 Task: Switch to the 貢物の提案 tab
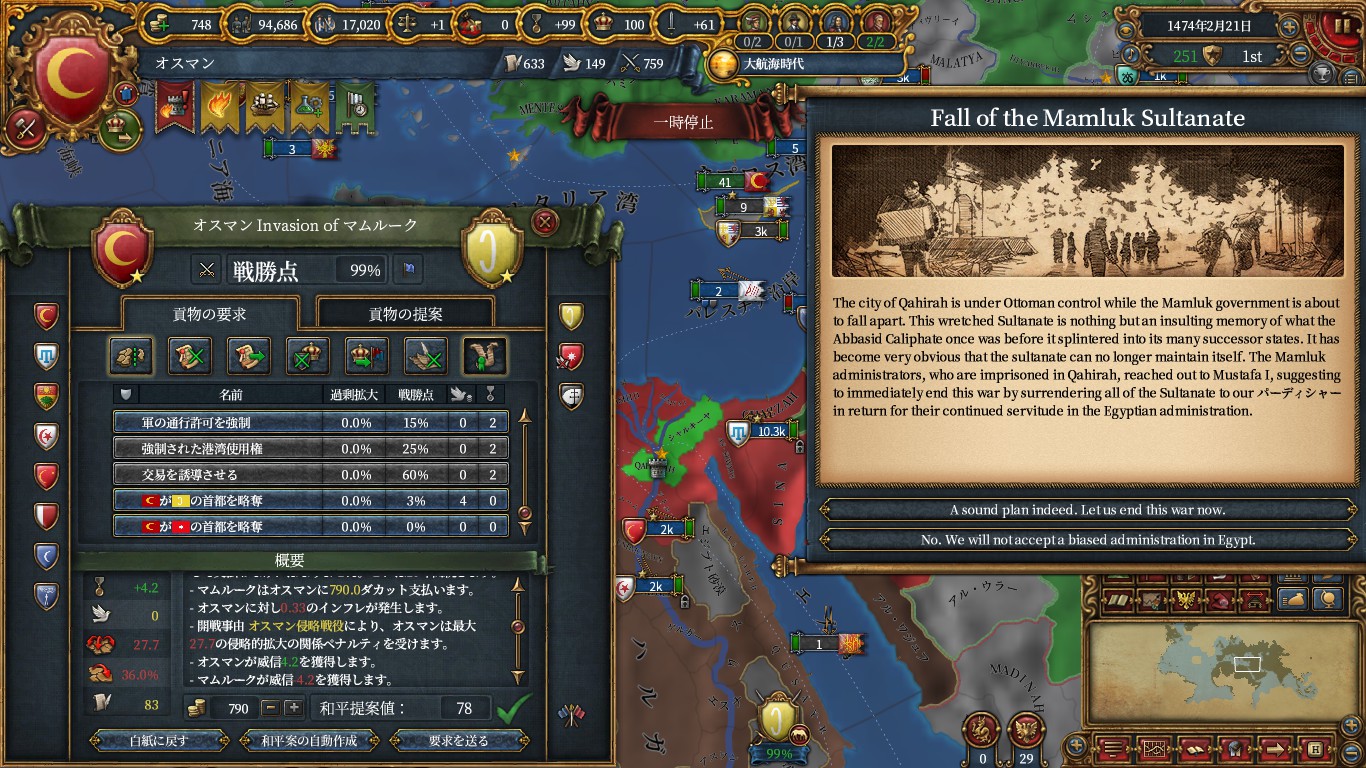[405, 314]
